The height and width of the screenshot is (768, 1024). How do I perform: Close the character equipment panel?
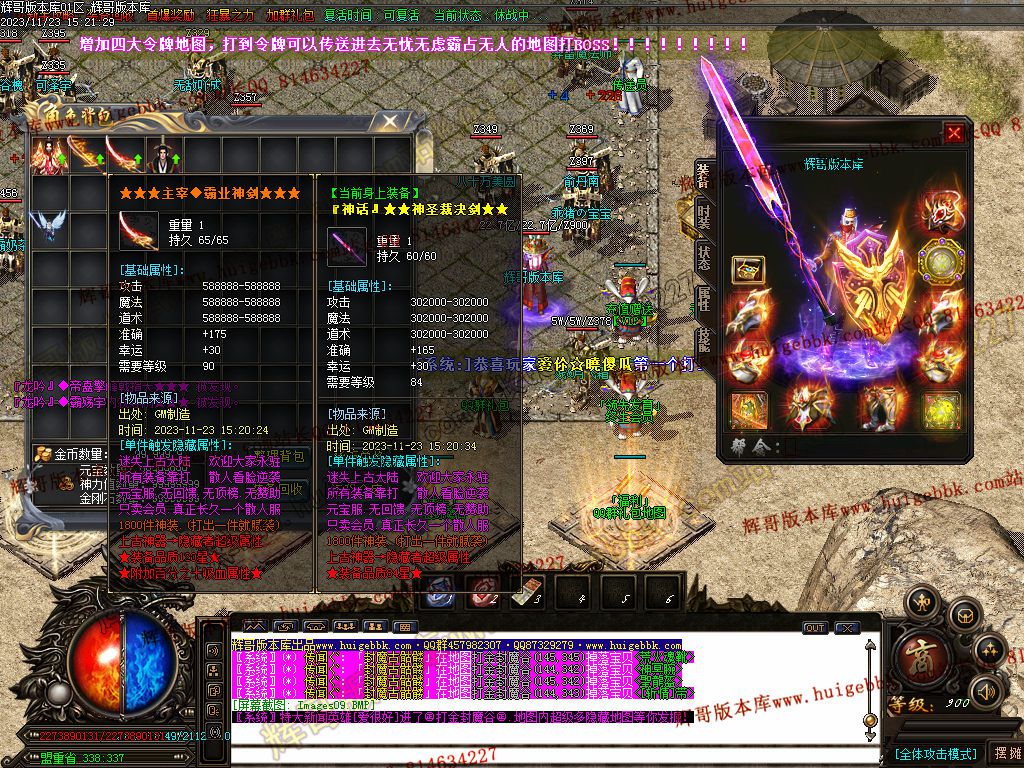955,133
